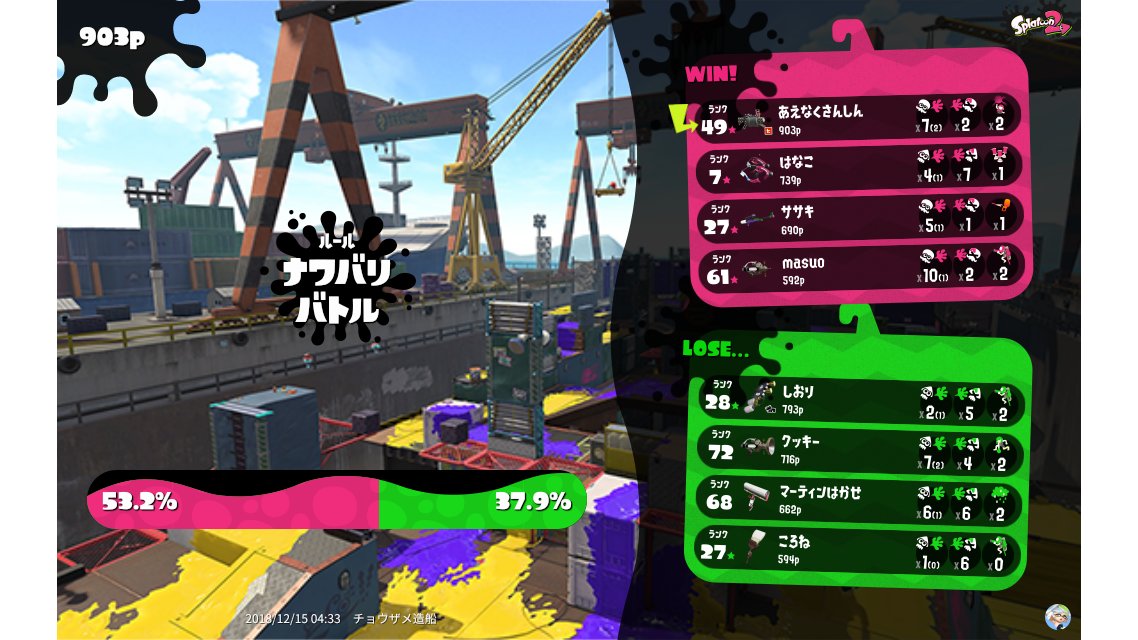Open しおり's row on the losing team
The width and height of the screenshot is (1138, 640).
click(858, 398)
